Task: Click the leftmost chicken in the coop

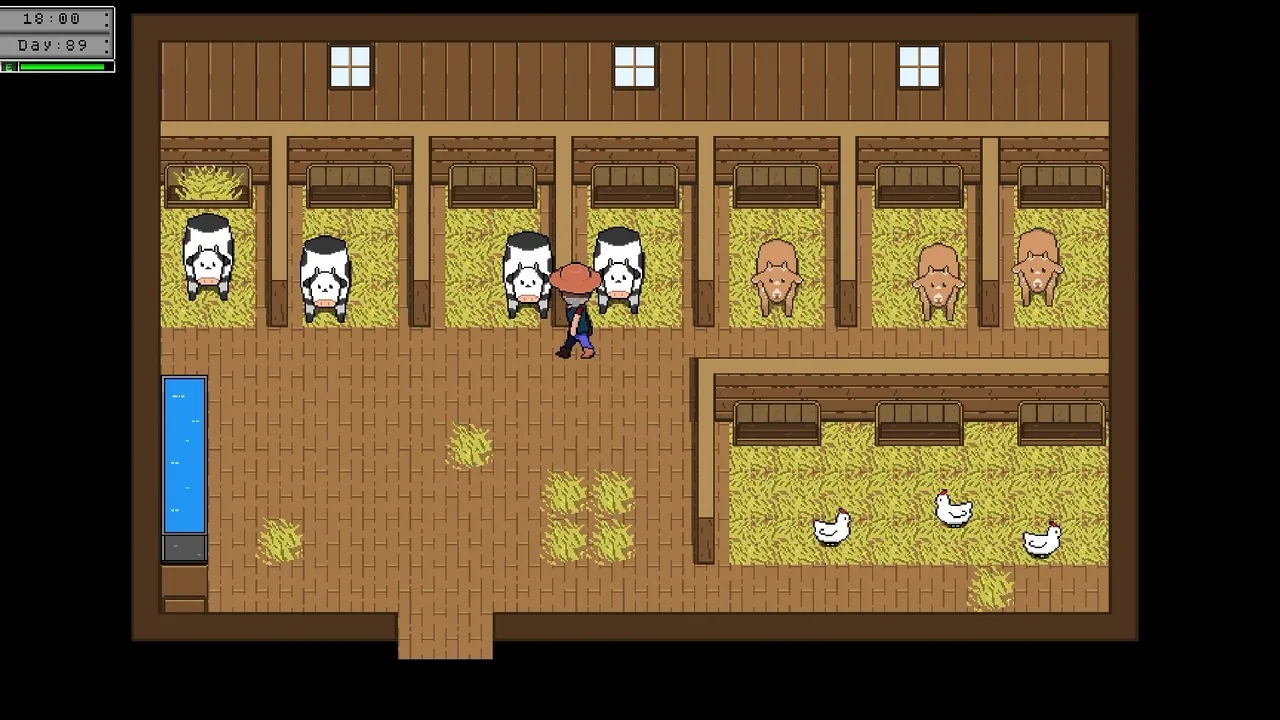Action: pyautogui.click(x=832, y=528)
